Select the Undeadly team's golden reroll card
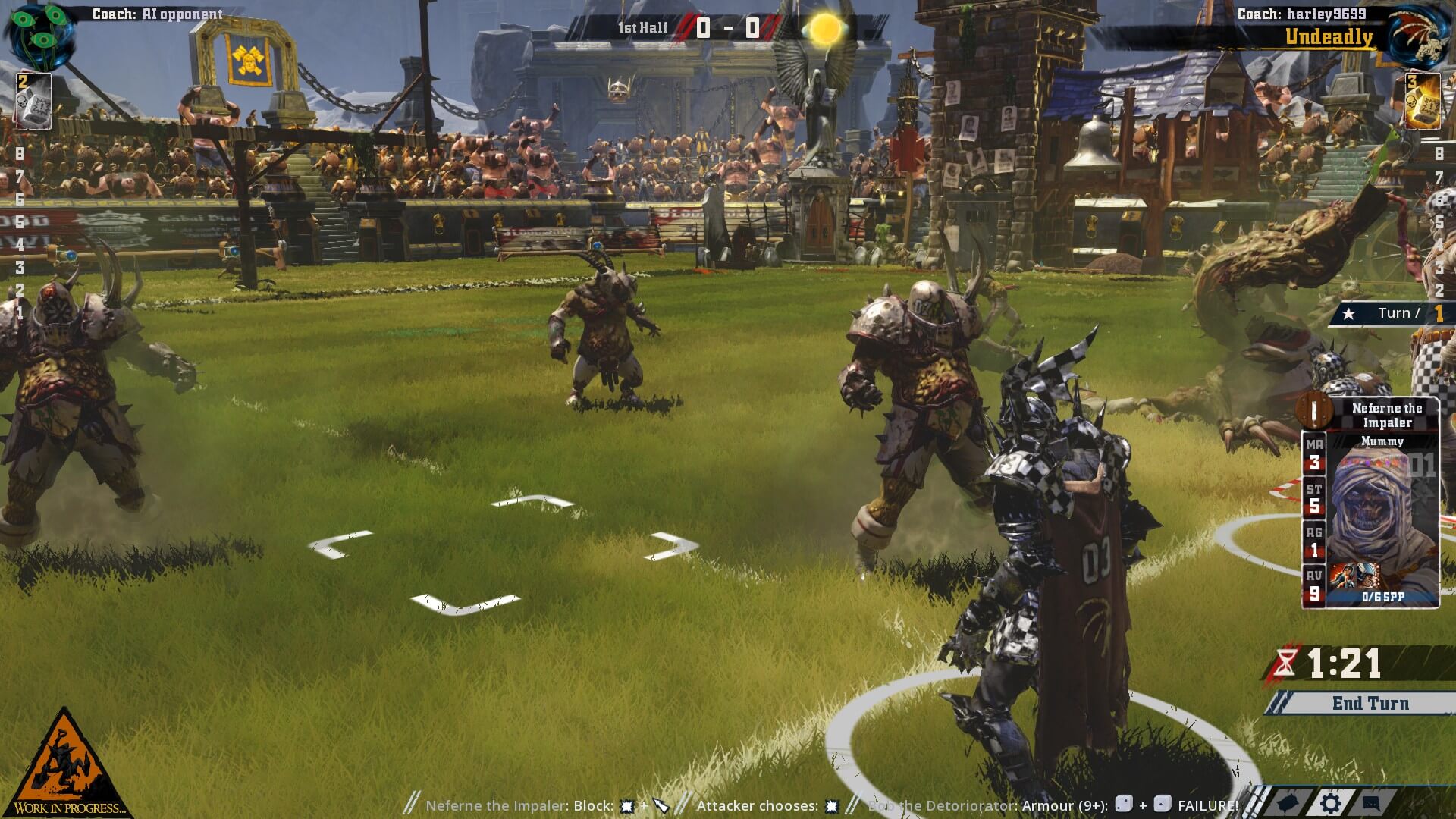The image size is (1456, 819). tap(1423, 101)
